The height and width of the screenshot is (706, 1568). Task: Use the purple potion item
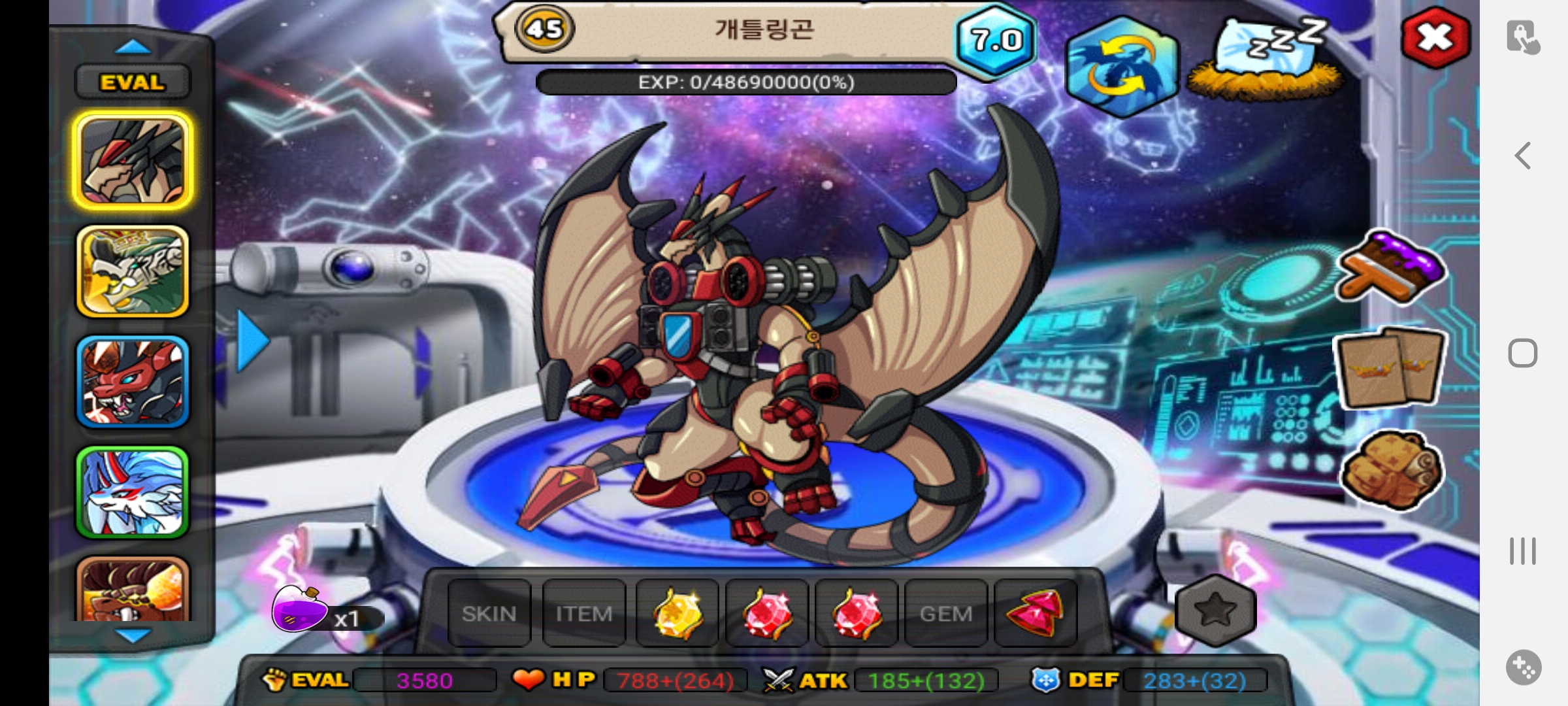click(301, 610)
